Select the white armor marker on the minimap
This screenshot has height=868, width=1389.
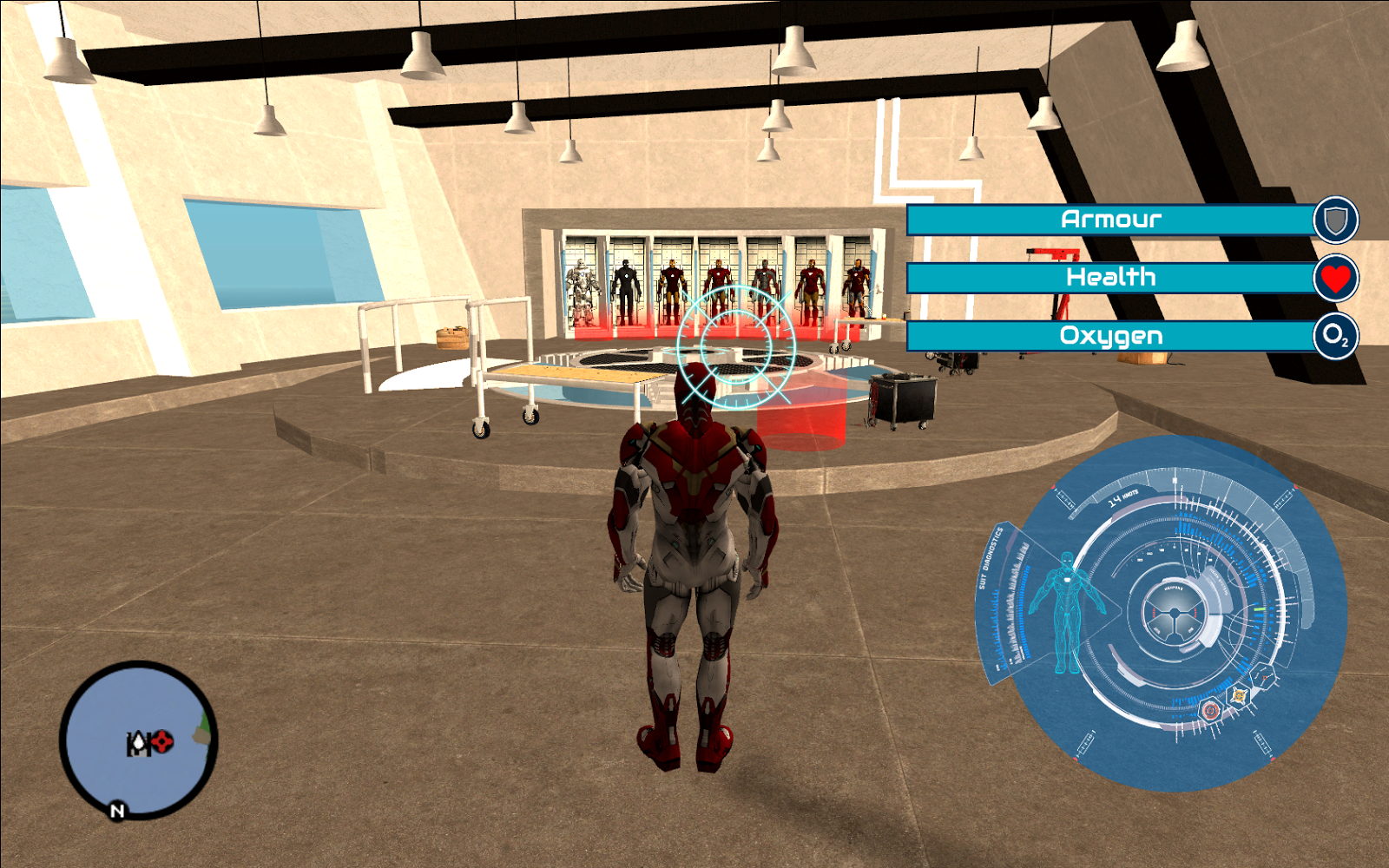(x=139, y=743)
